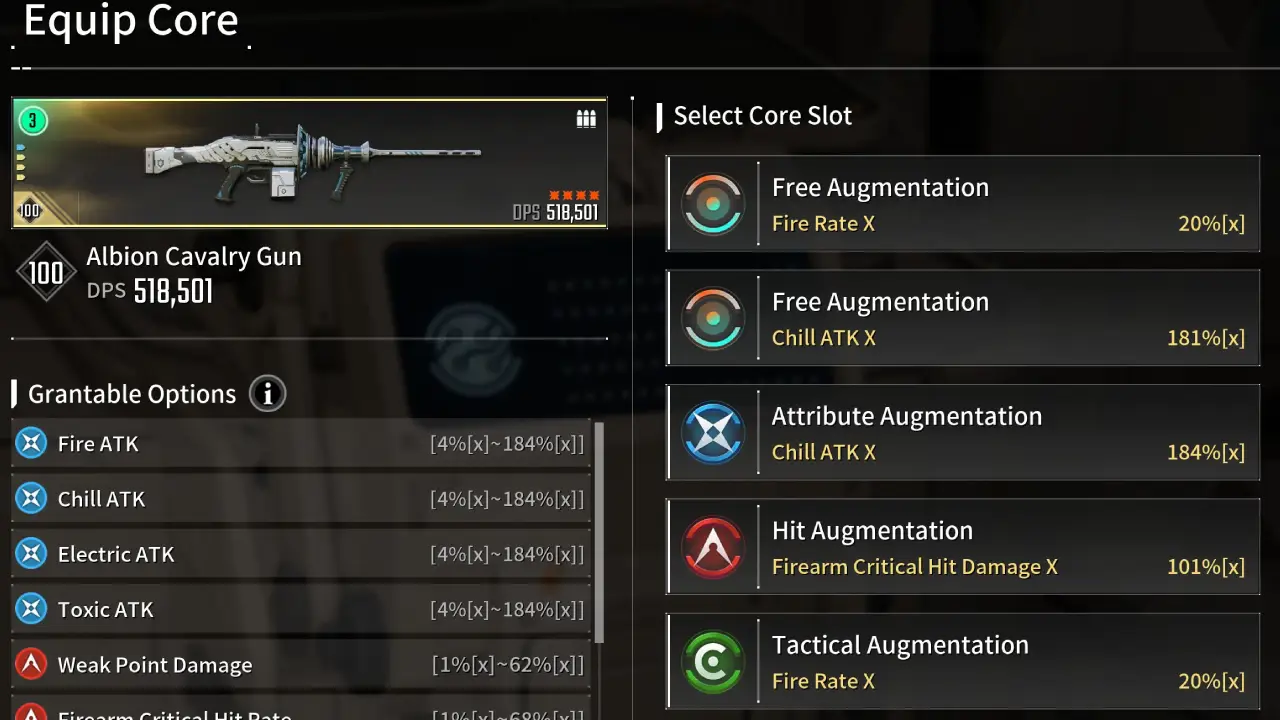This screenshot has height=720, width=1280.
Task: Select the Firearm Critical Hit Rate option
Action: point(175,714)
